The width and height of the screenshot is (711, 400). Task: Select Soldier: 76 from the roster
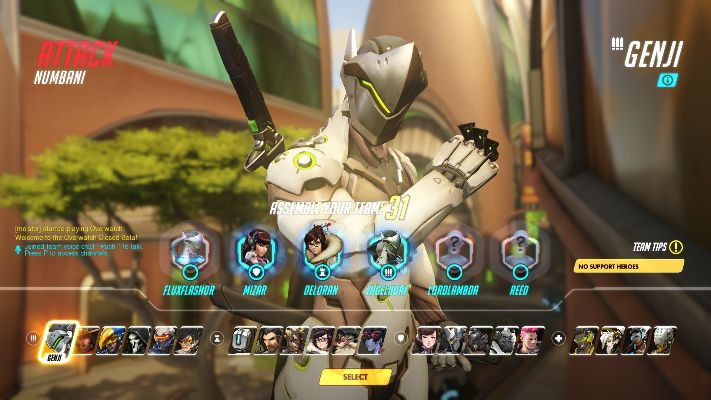[x=163, y=340]
